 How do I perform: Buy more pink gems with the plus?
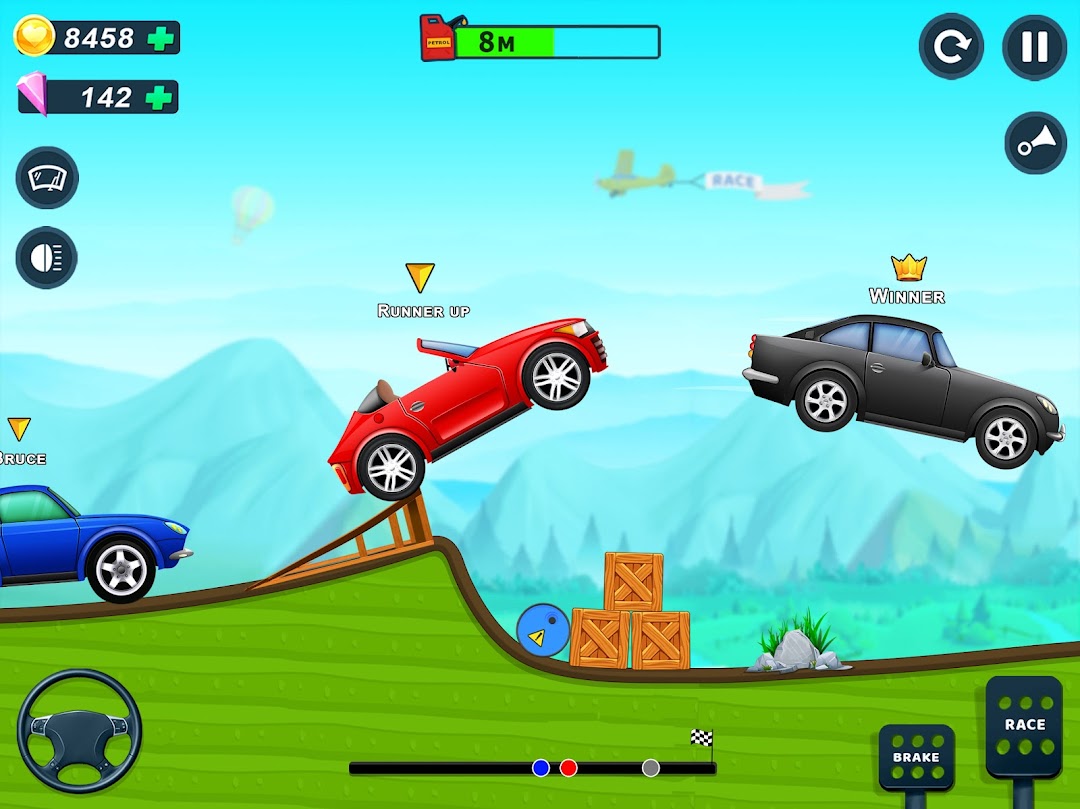159,97
